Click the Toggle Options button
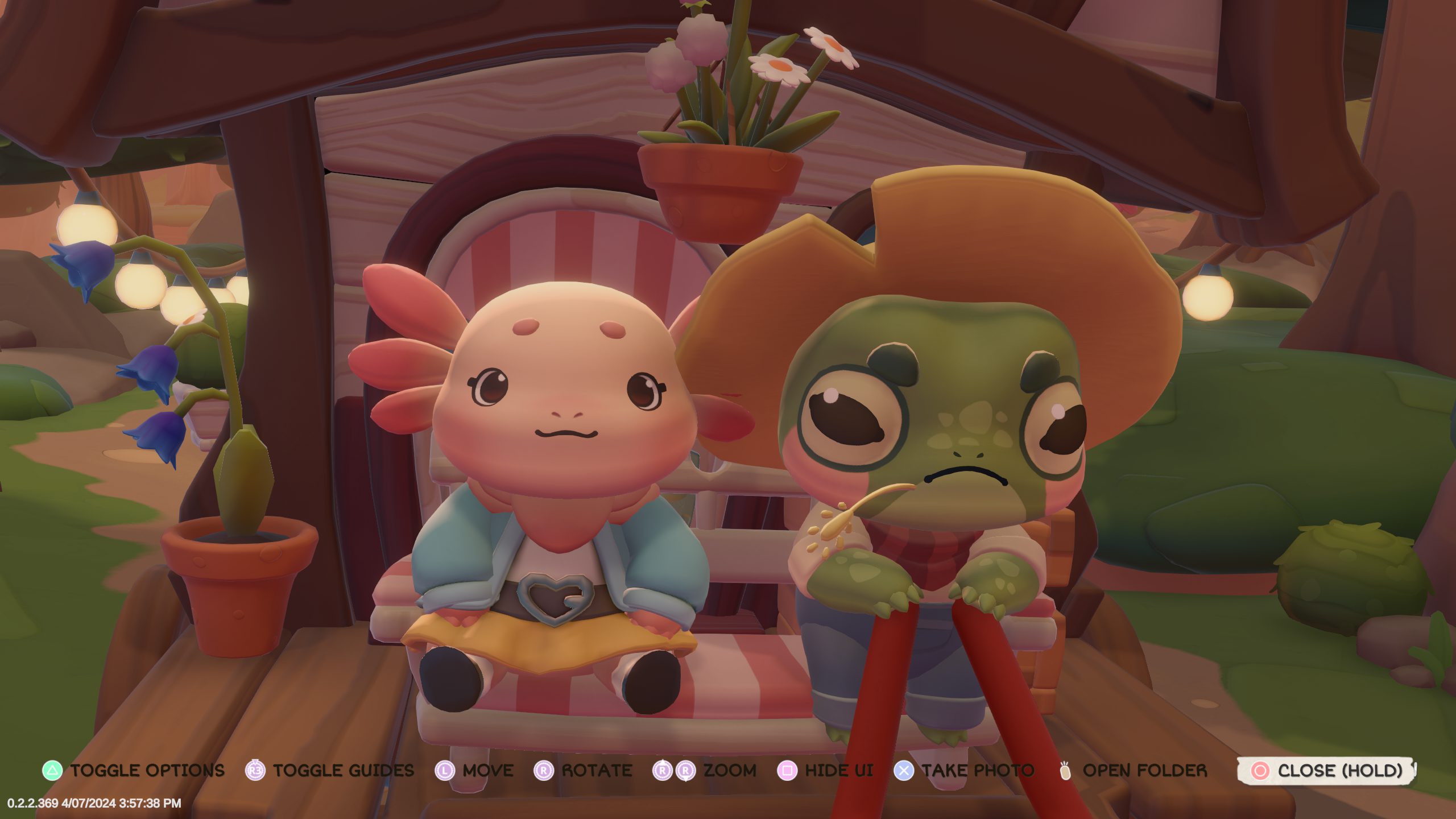The image size is (1456, 819). (x=134, y=771)
